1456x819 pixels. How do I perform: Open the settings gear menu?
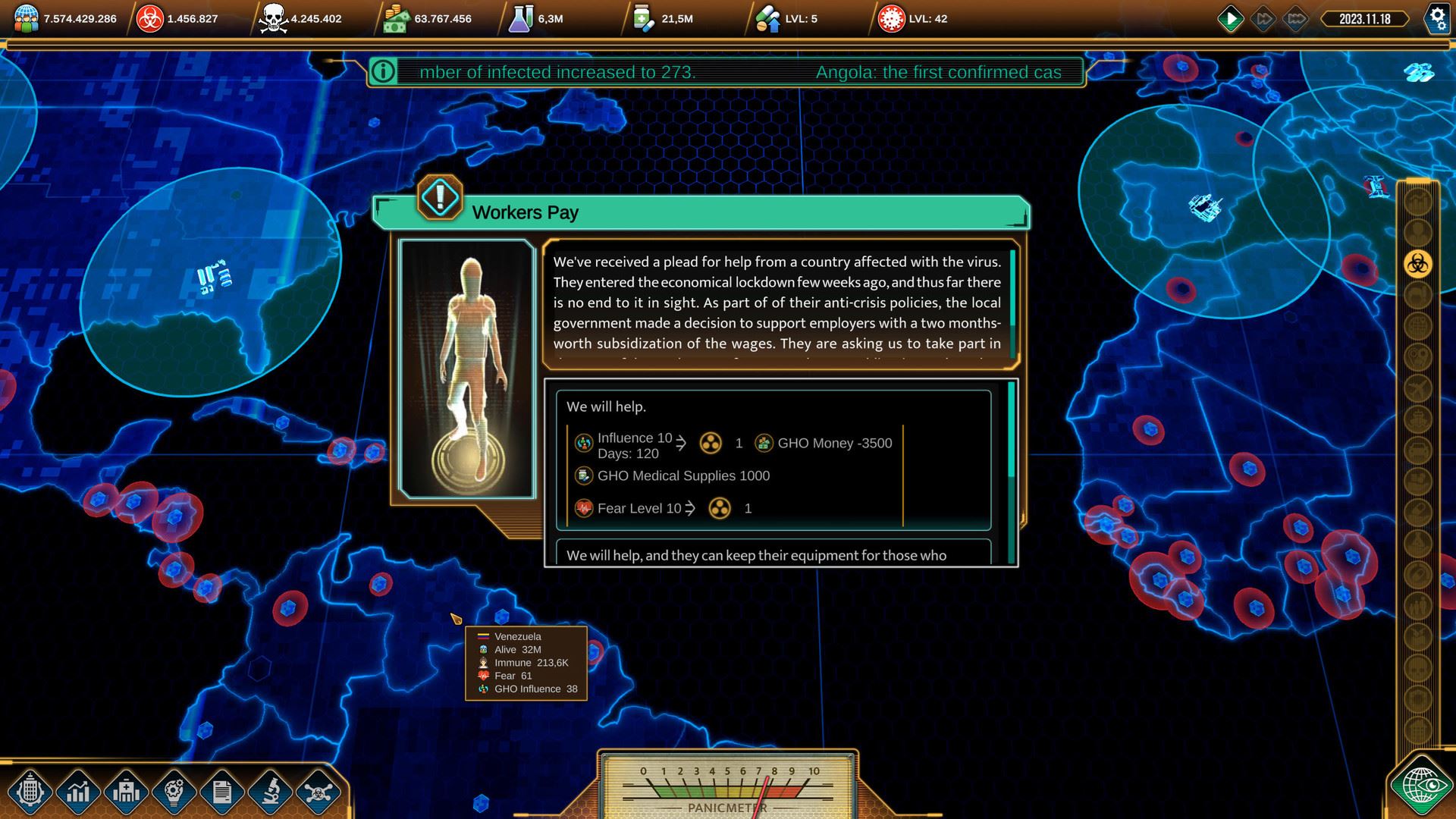click(1437, 19)
